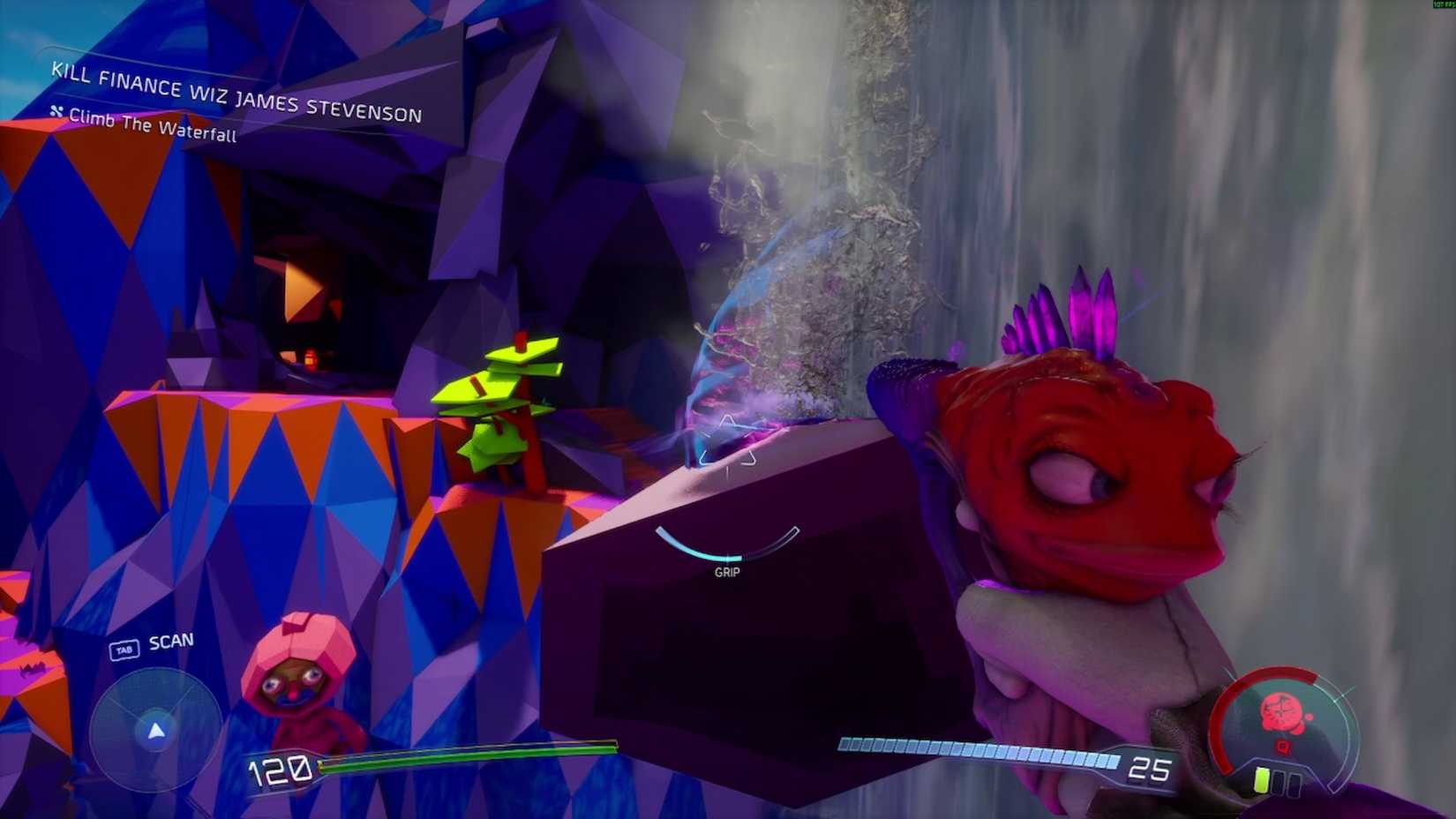The width and height of the screenshot is (1456, 819).
Task: Select the red Gatlian face icon on the weapon HUD
Action: pyautogui.click(x=1283, y=713)
